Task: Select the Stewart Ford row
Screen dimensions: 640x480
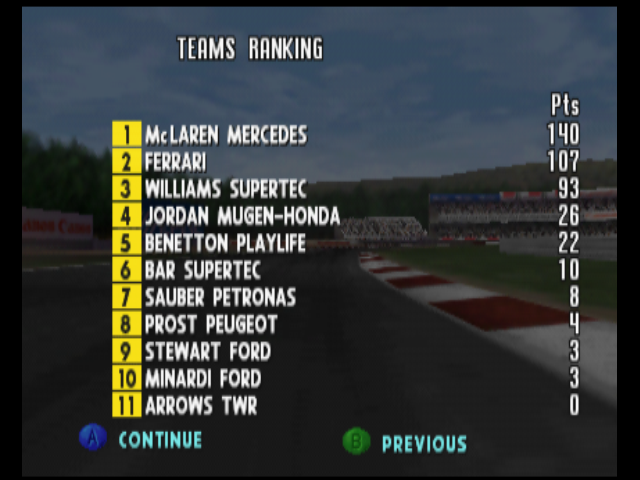Action: [208, 351]
